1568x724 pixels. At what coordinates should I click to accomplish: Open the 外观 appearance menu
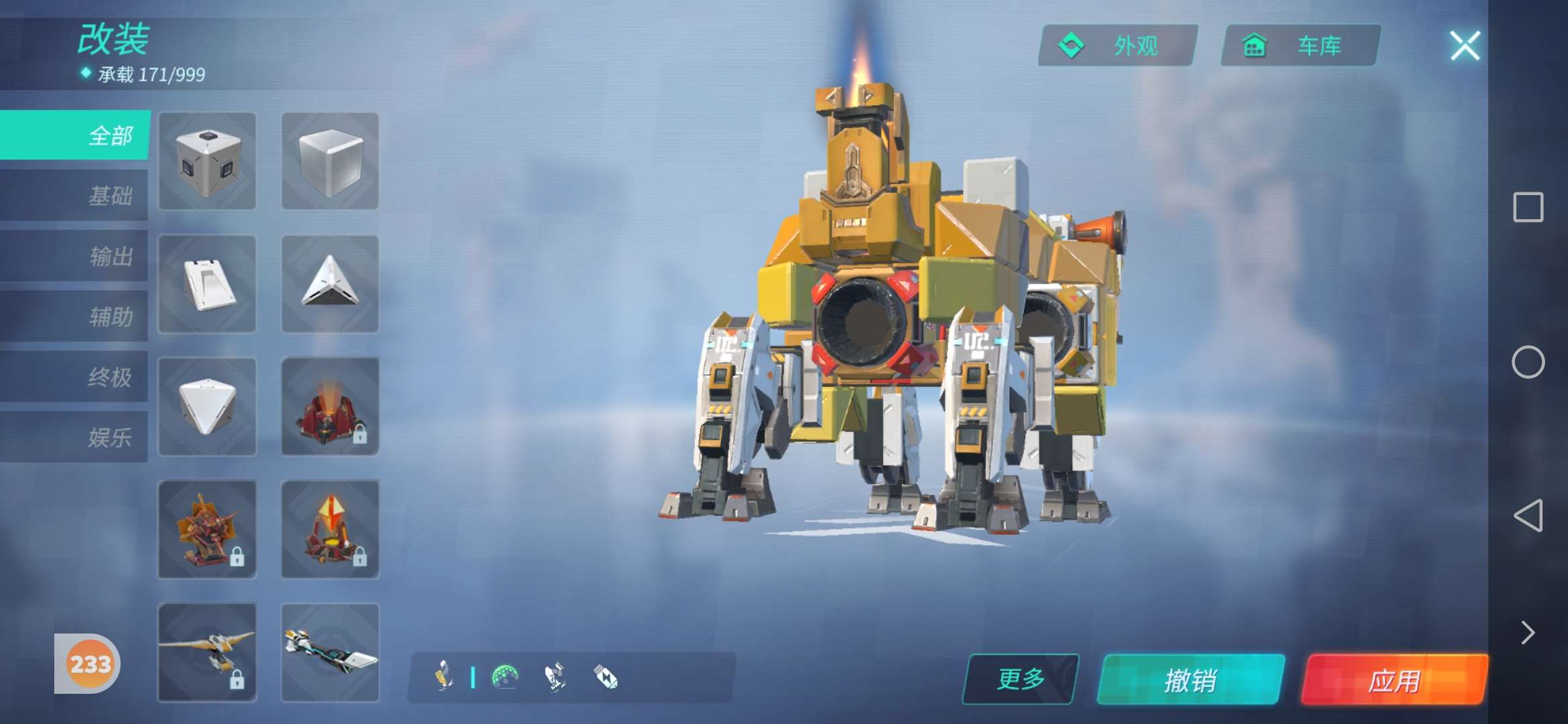tap(1118, 46)
